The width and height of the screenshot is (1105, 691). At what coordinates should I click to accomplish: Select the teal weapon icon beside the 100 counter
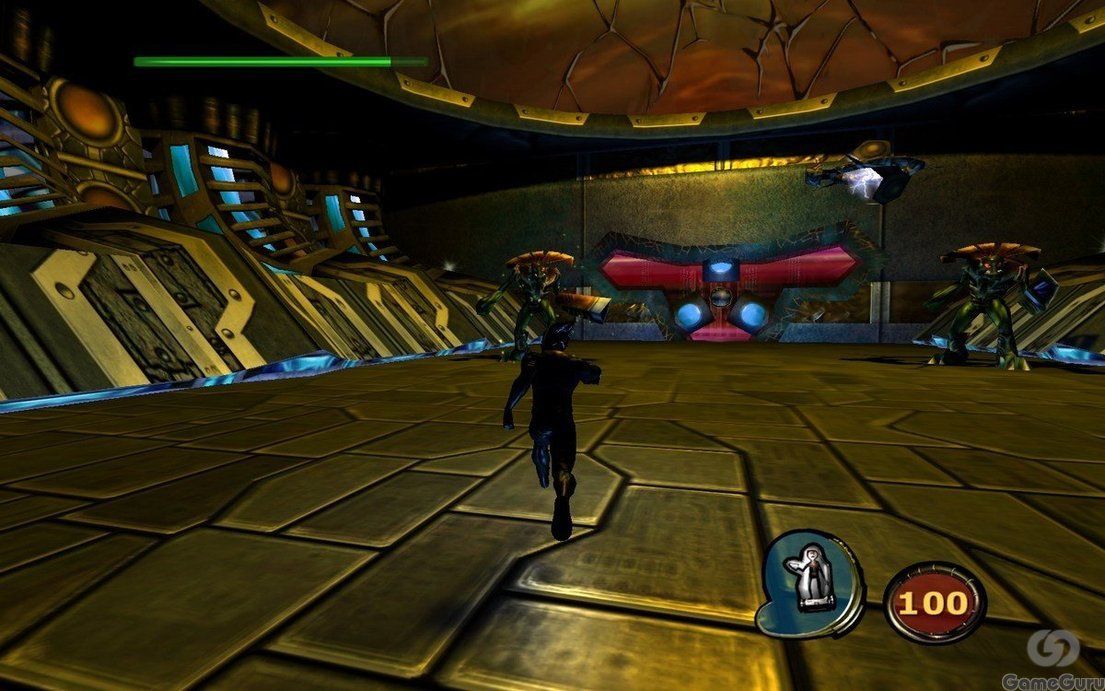click(x=811, y=582)
